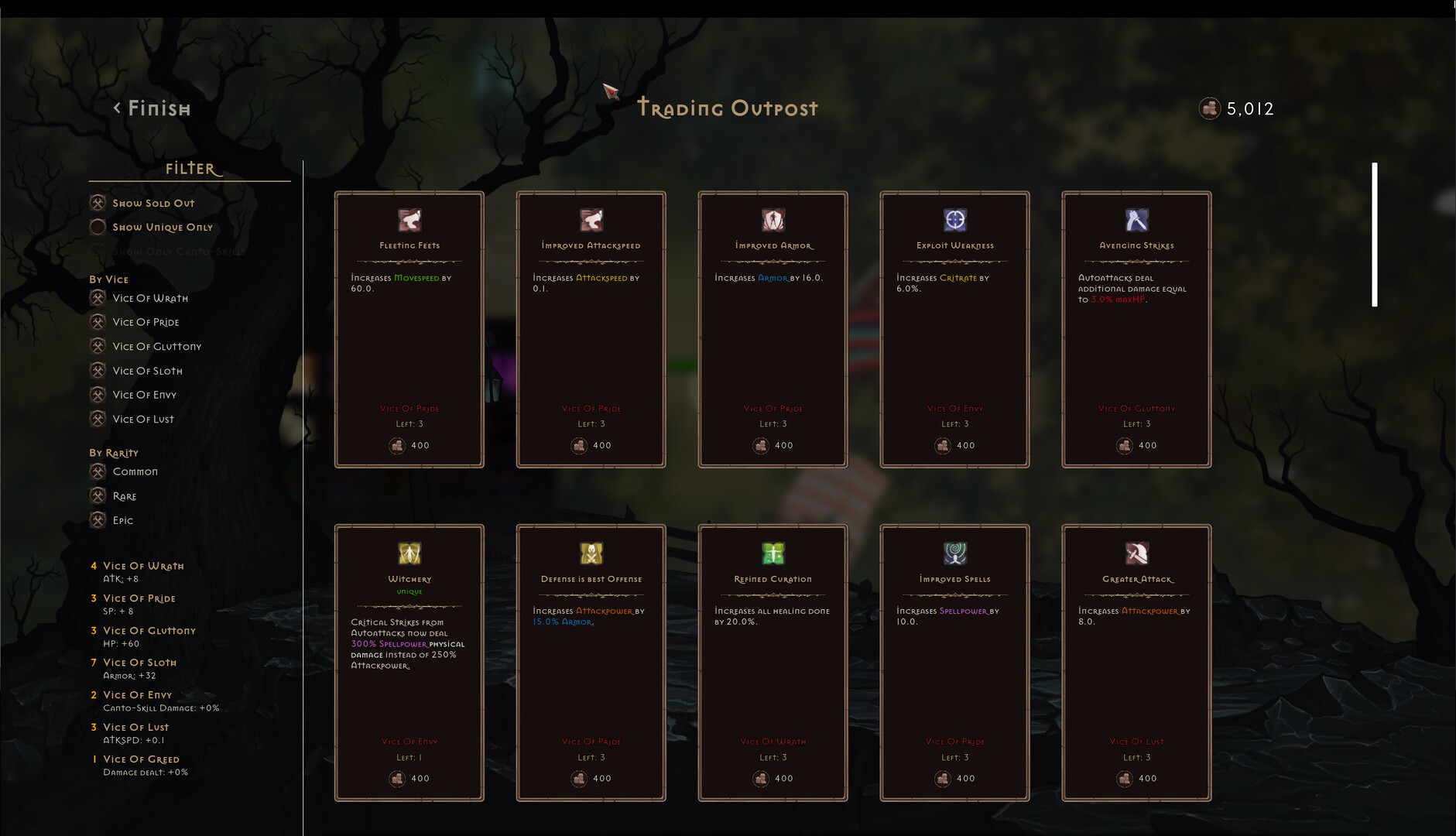
Task: Select the Improved Spells swirl icon
Action: [954, 553]
